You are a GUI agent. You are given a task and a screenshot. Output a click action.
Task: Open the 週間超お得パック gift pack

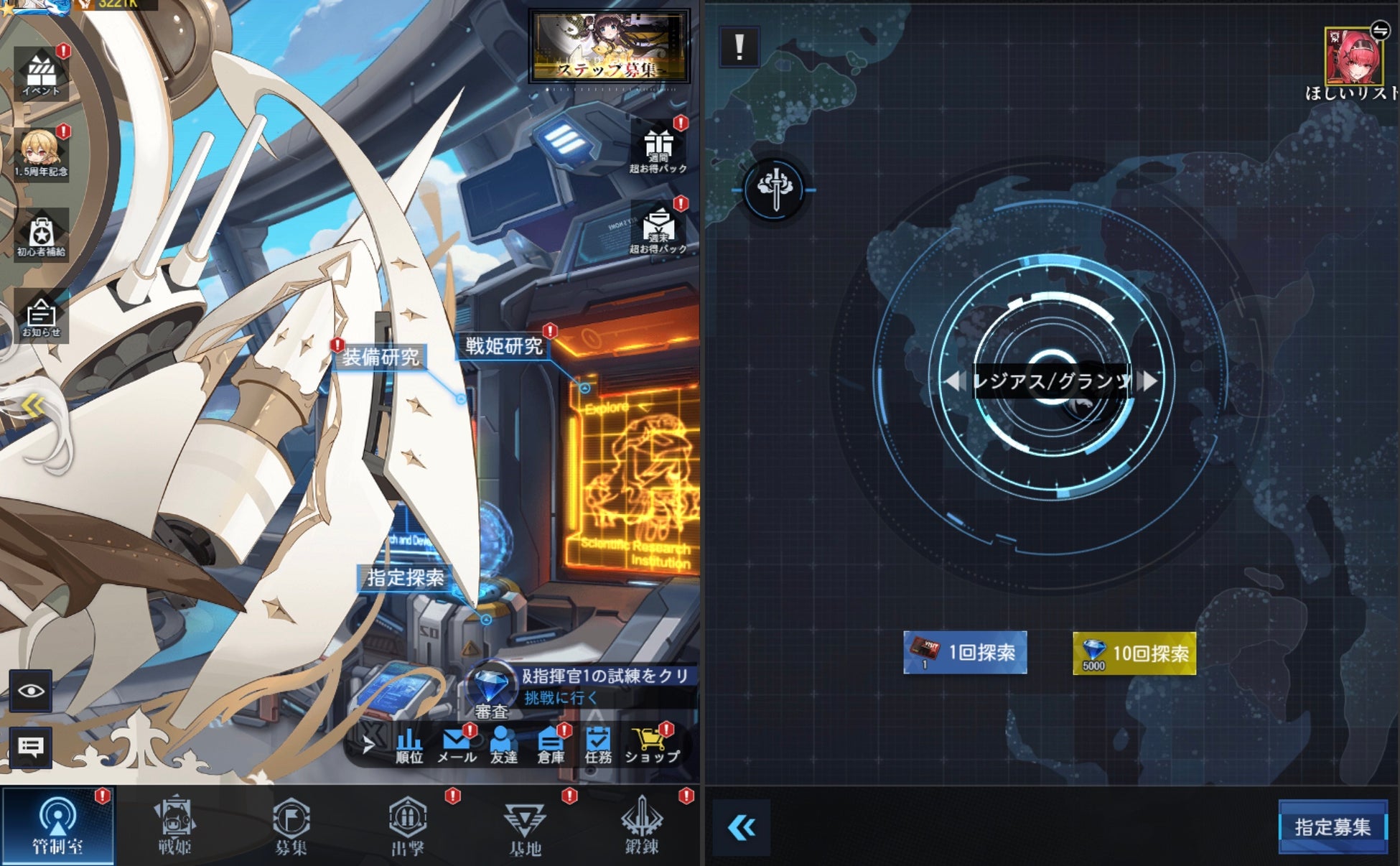(x=658, y=149)
